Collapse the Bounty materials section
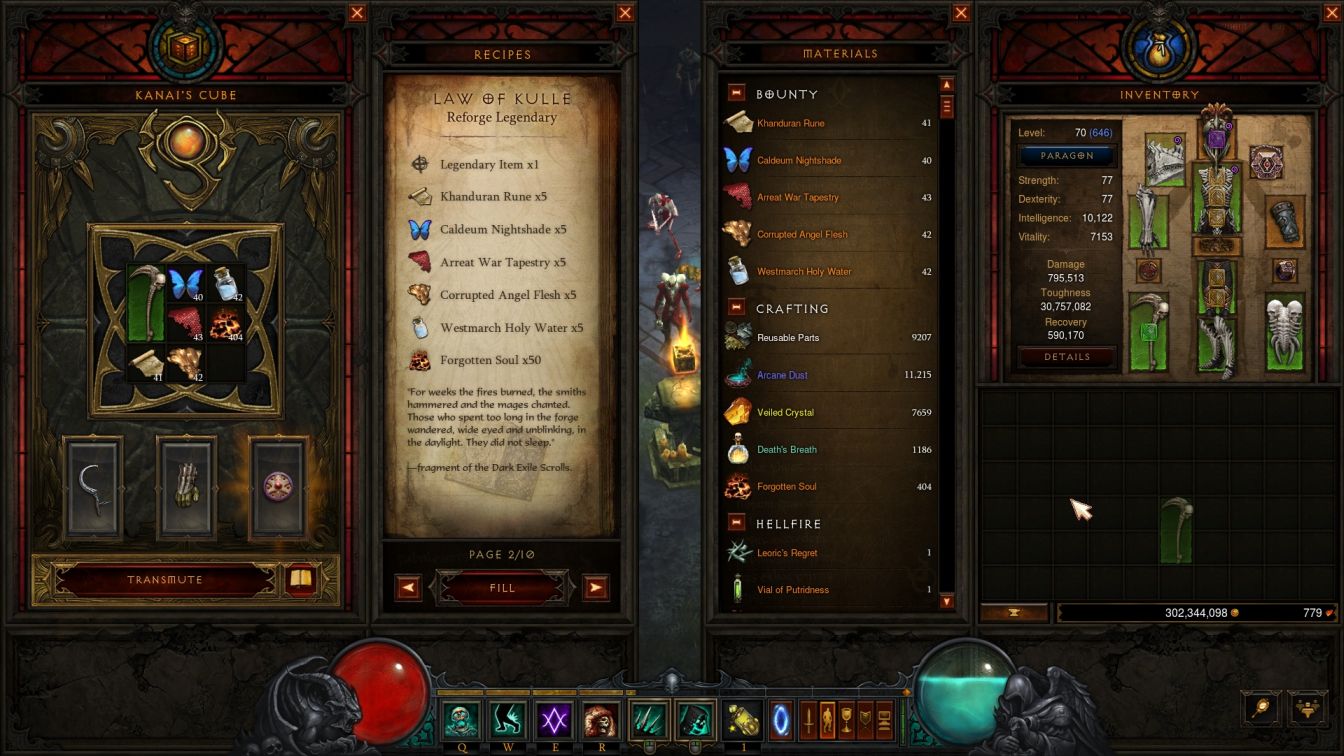1344x756 pixels. tap(737, 93)
